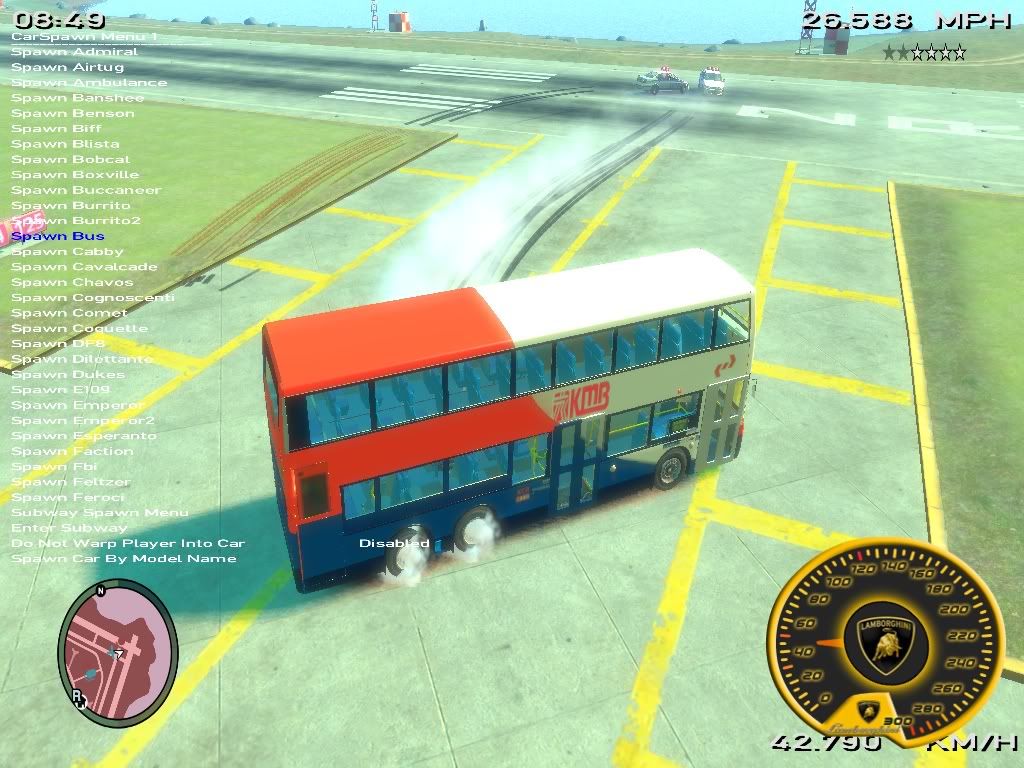Choose Spawn Cognoscenti entry
Screen dimensions: 1024x768
(x=93, y=298)
